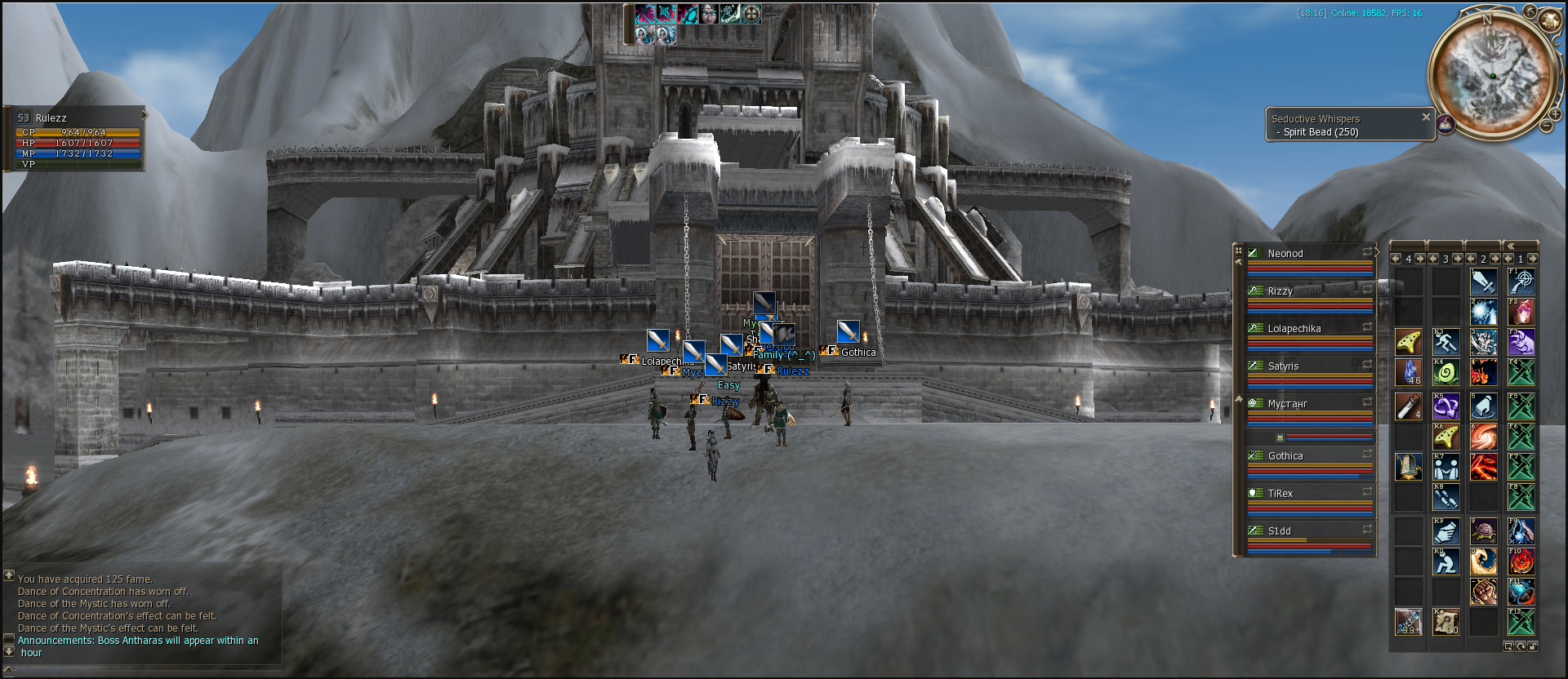Use the F1 target crosshair skill
This screenshot has height=679, width=1568.
[x=1521, y=282]
